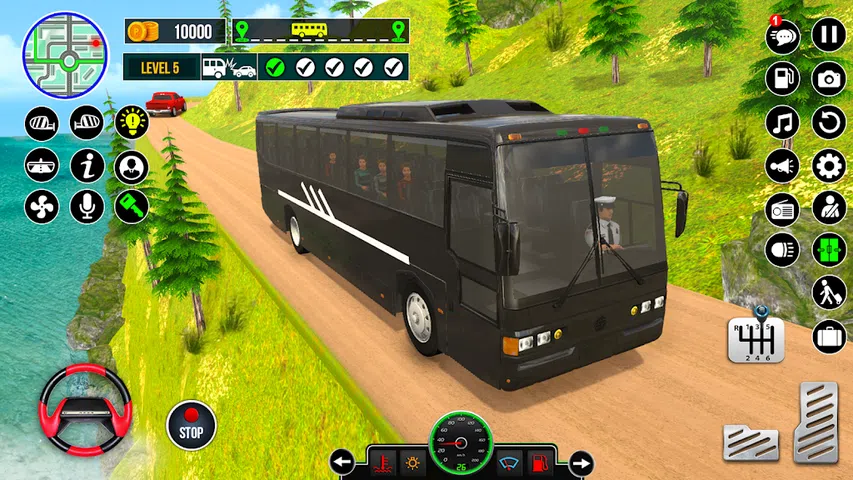Click the circular arrow reset button
Screen dimensions: 853x480
click(x=828, y=122)
